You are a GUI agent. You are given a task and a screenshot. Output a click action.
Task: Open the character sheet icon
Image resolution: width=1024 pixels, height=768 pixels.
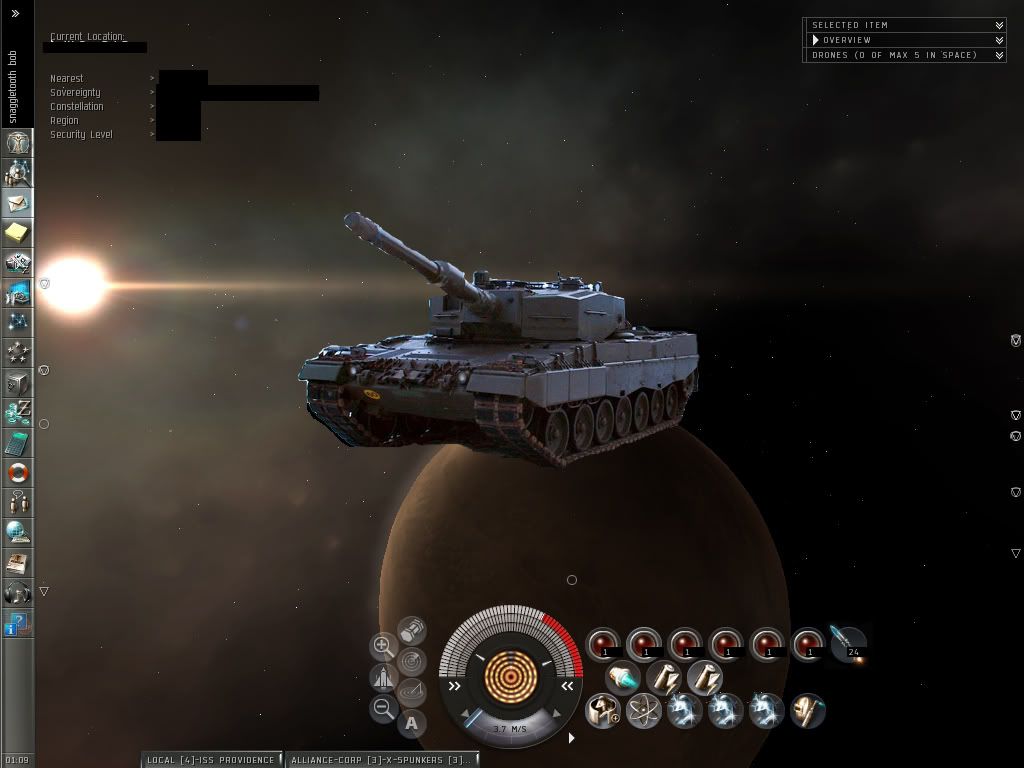click(18, 143)
